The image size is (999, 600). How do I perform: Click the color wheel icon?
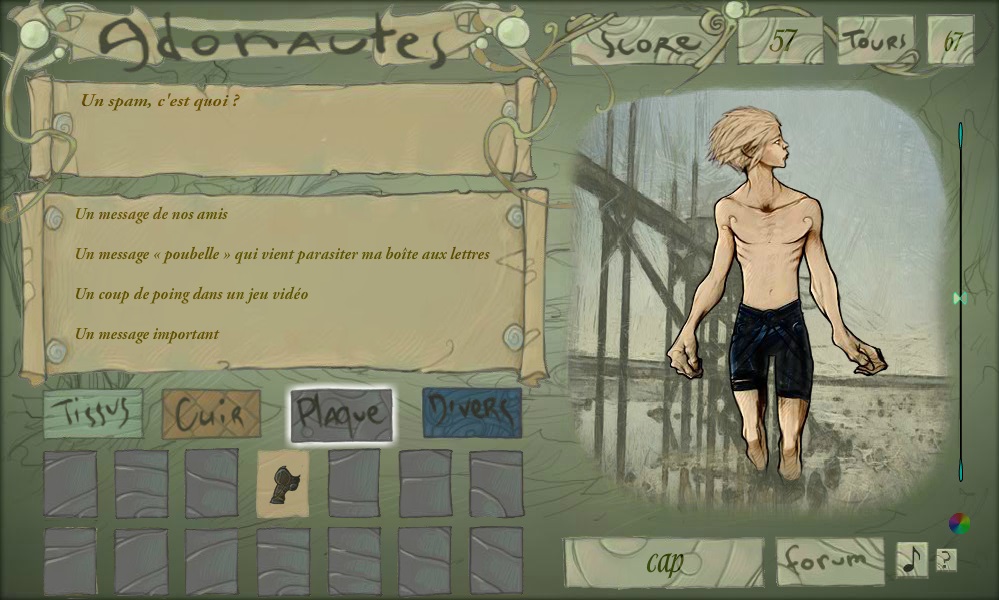point(959,523)
